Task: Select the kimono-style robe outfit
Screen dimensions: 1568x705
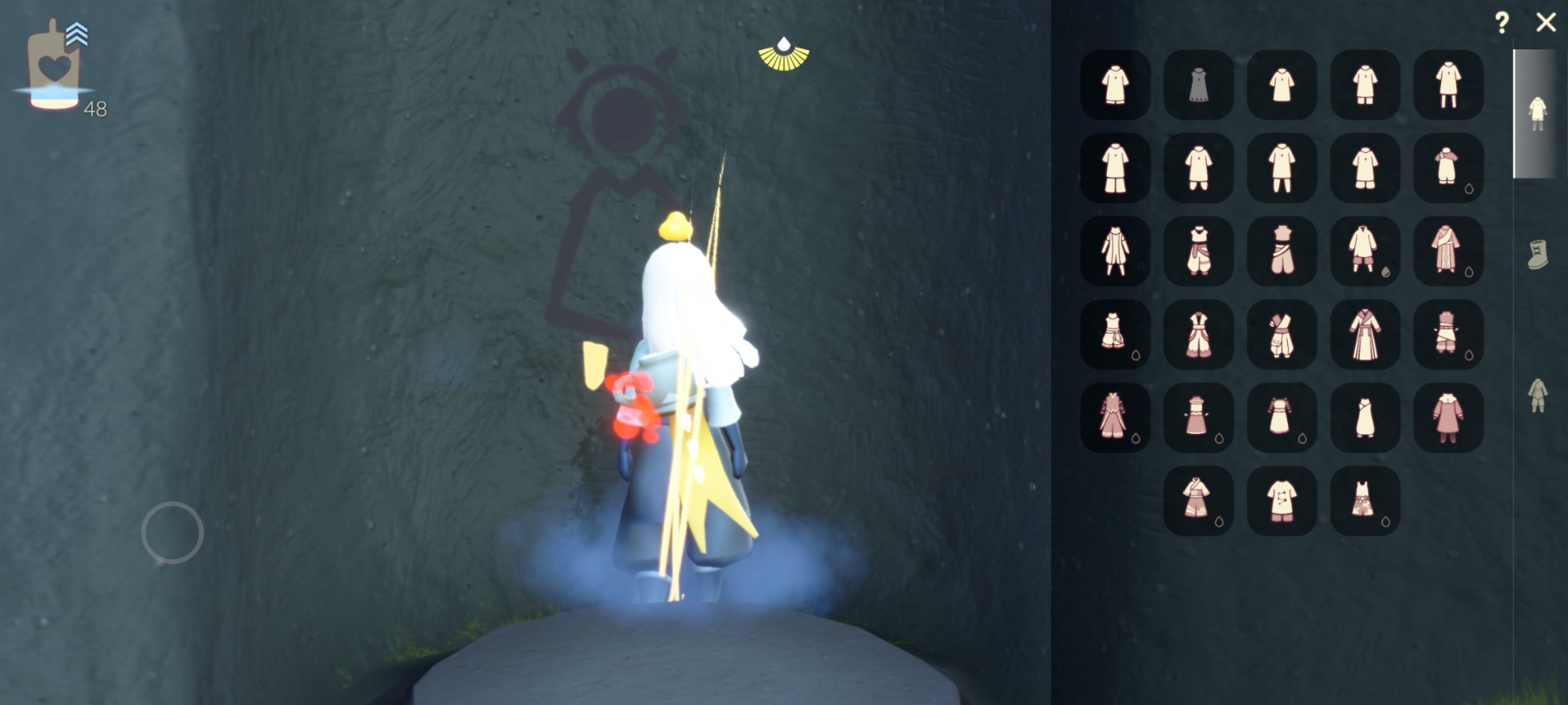Action: [1366, 335]
